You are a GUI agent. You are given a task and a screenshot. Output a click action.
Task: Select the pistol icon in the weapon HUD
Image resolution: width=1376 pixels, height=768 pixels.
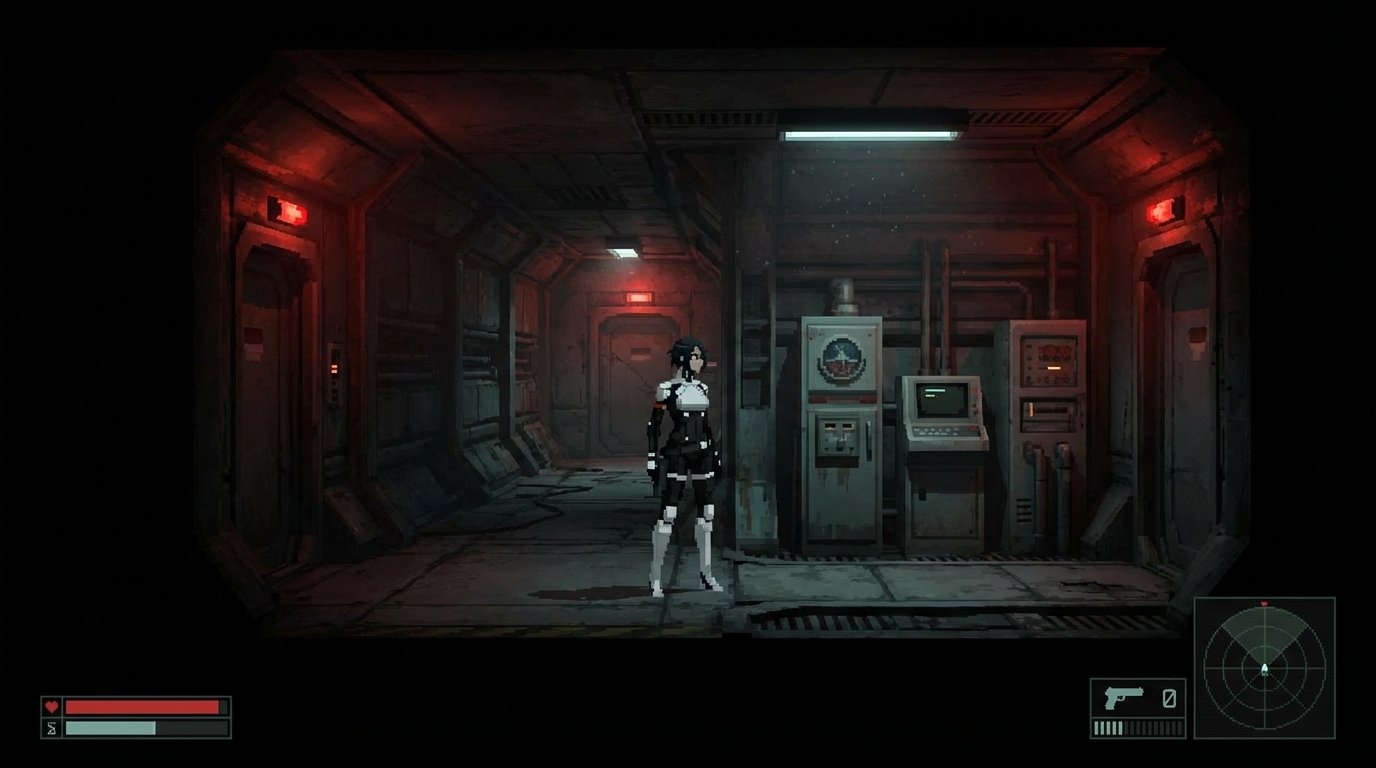1124,695
